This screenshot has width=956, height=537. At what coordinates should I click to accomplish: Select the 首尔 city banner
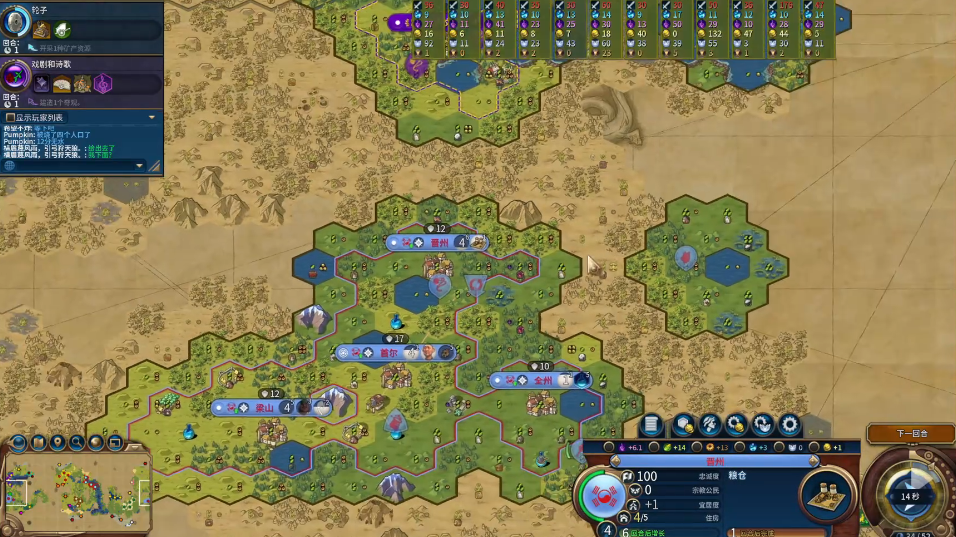tap(389, 352)
